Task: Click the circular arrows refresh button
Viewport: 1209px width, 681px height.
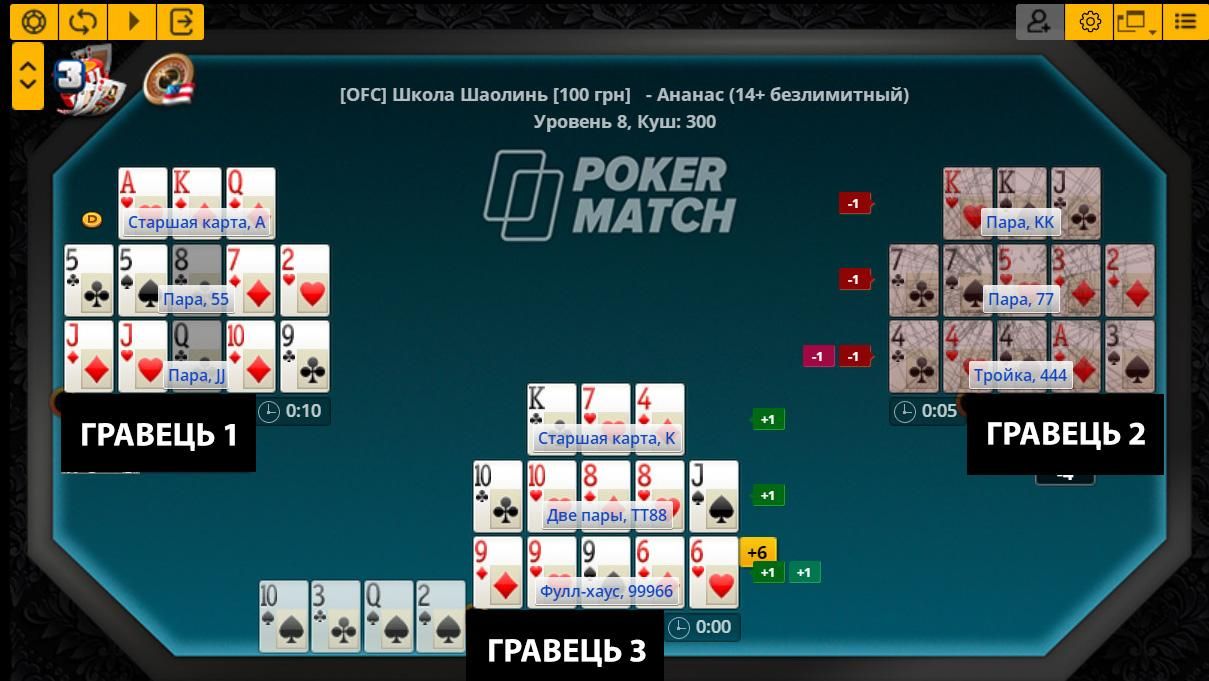Action: [x=83, y=22]
